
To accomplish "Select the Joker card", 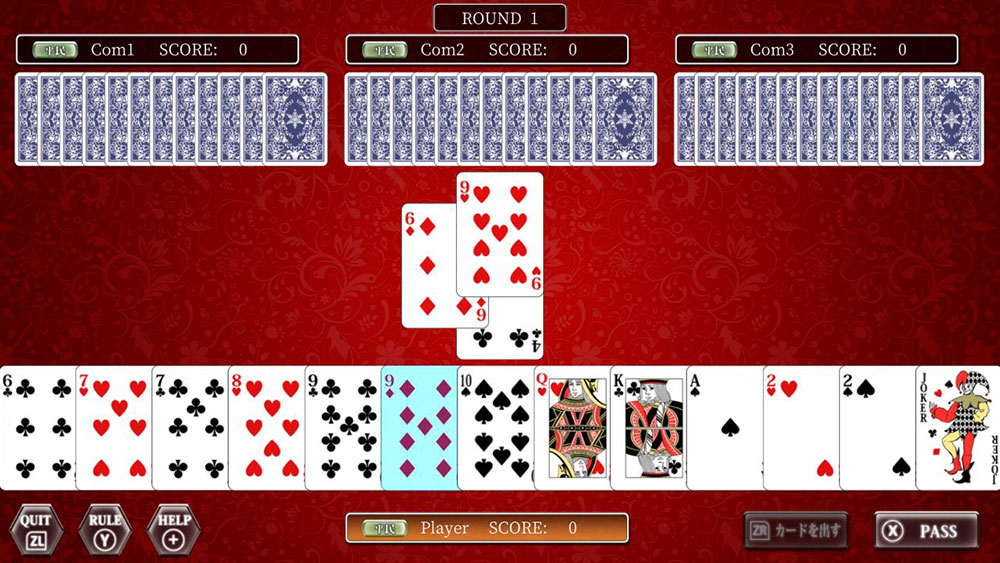I will 958,428.
